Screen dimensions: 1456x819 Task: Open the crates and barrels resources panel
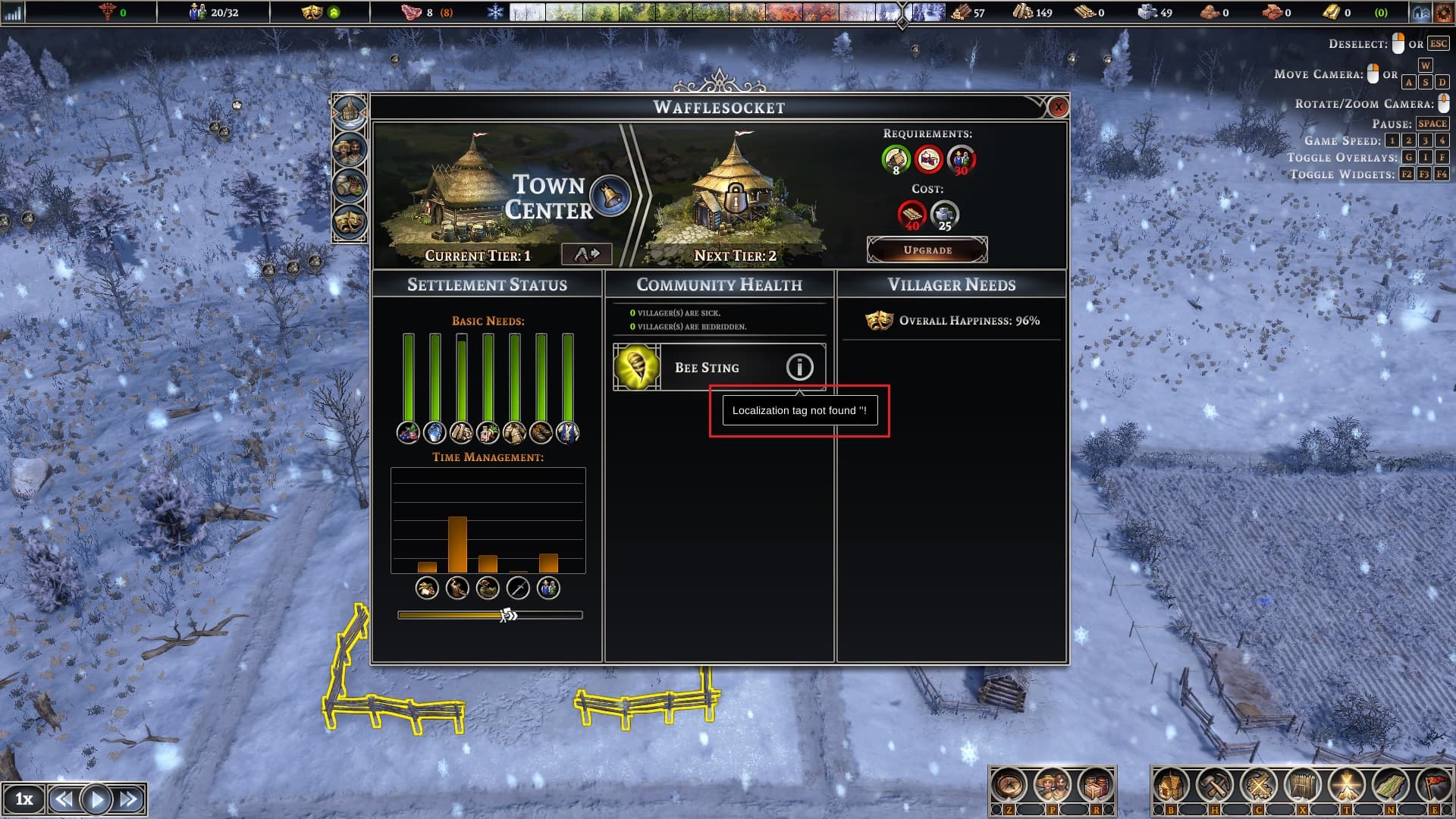point(1094,786)
